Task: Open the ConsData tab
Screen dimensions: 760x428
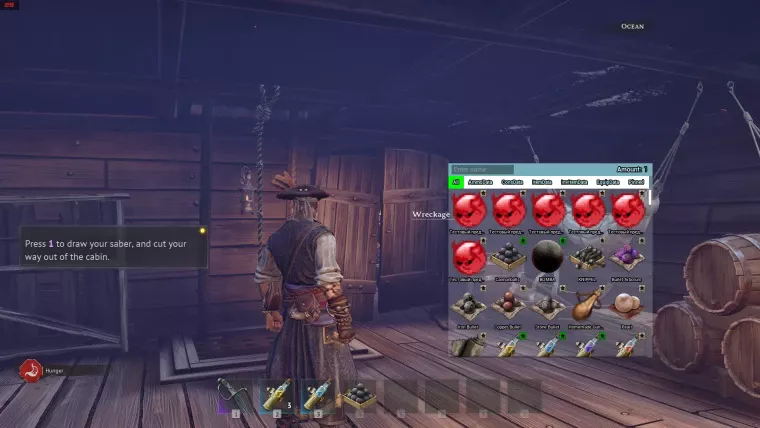Action: point(512,182)
